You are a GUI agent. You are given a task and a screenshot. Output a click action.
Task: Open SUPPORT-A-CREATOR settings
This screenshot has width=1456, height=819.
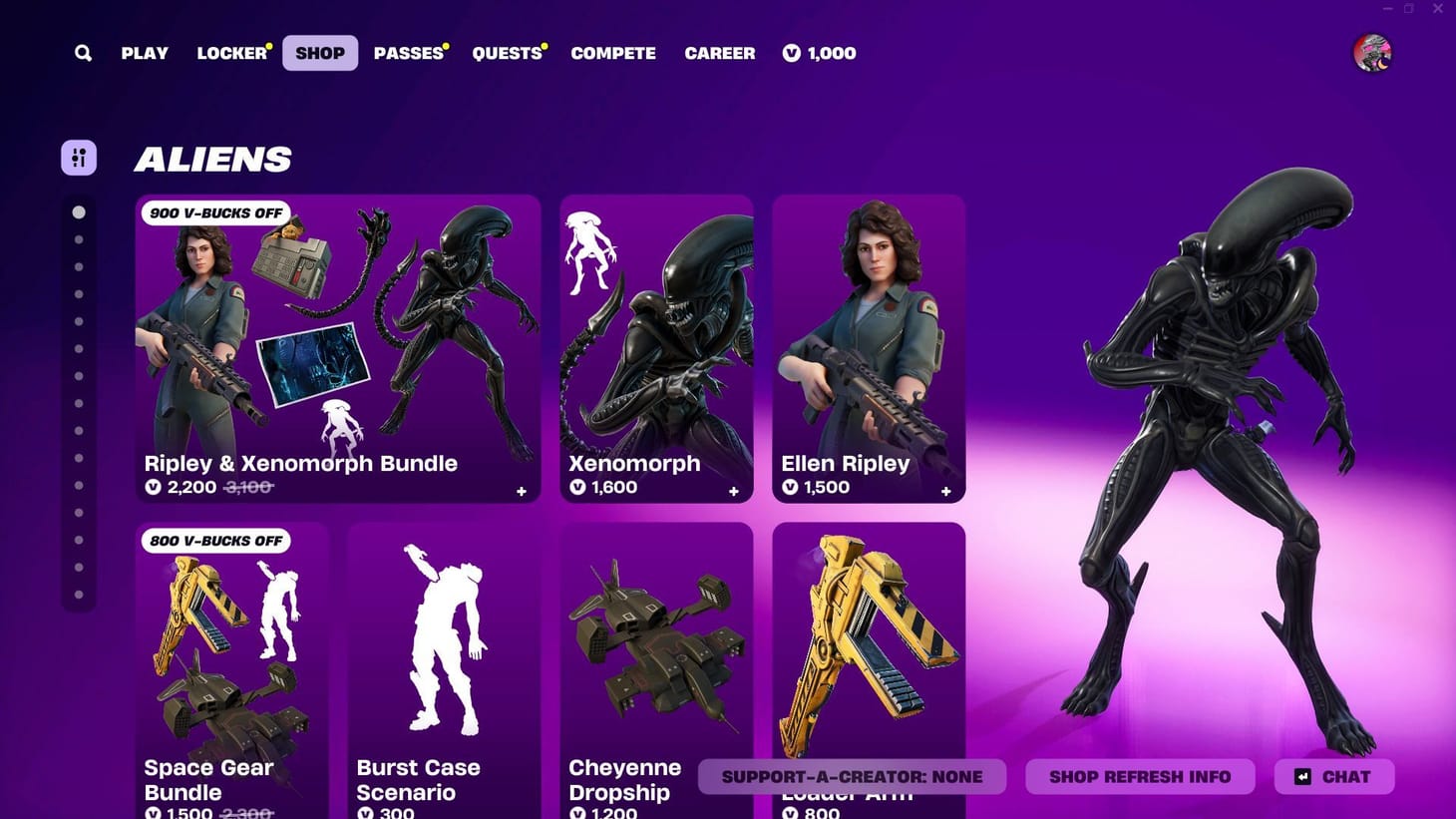click(853, 776)
